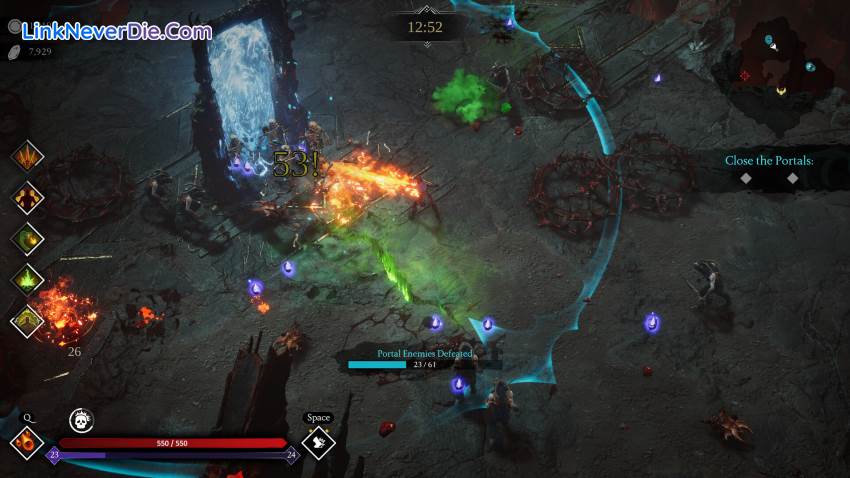Select the orange twin figures ability icon
The image size is (850, 478).
(x=27, y=197)
